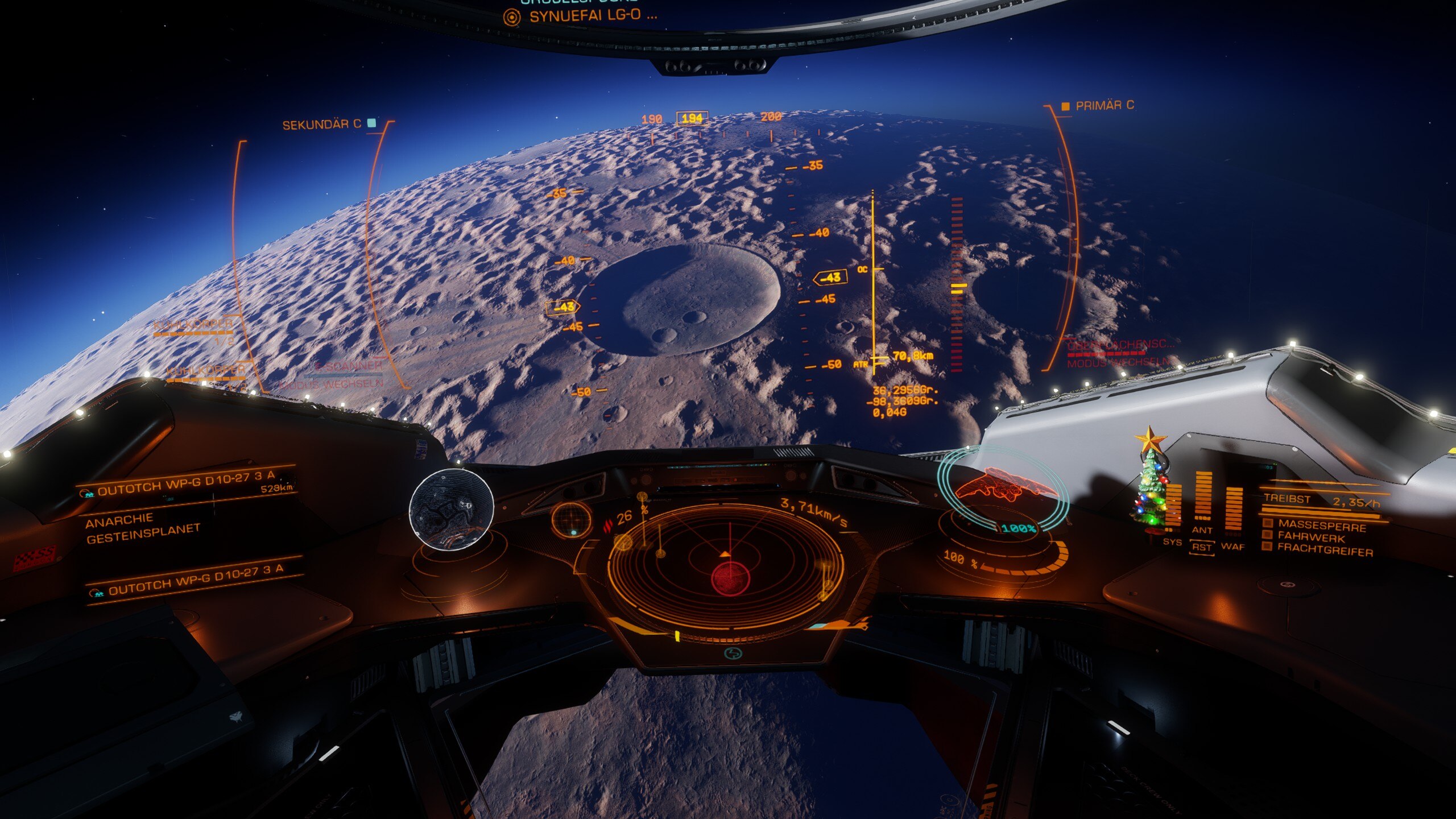Select the target planet hologram globe
This screenshot has height=819, width=1456.
(451, 509)
